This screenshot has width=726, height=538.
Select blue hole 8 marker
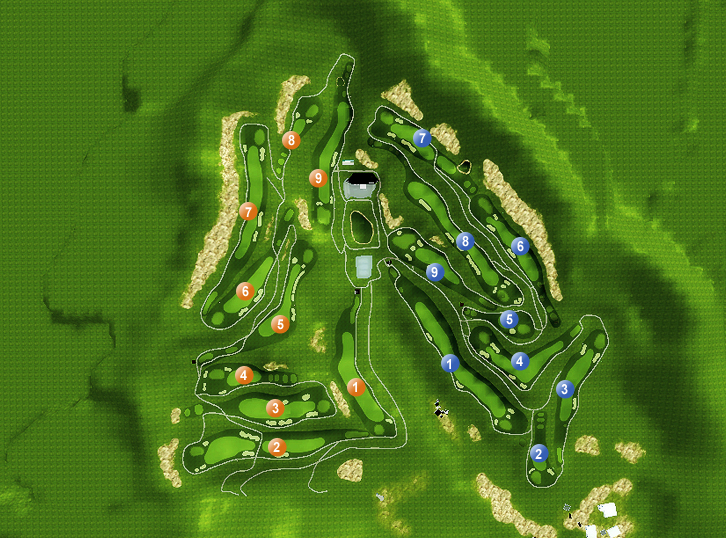tap(464, 241)
